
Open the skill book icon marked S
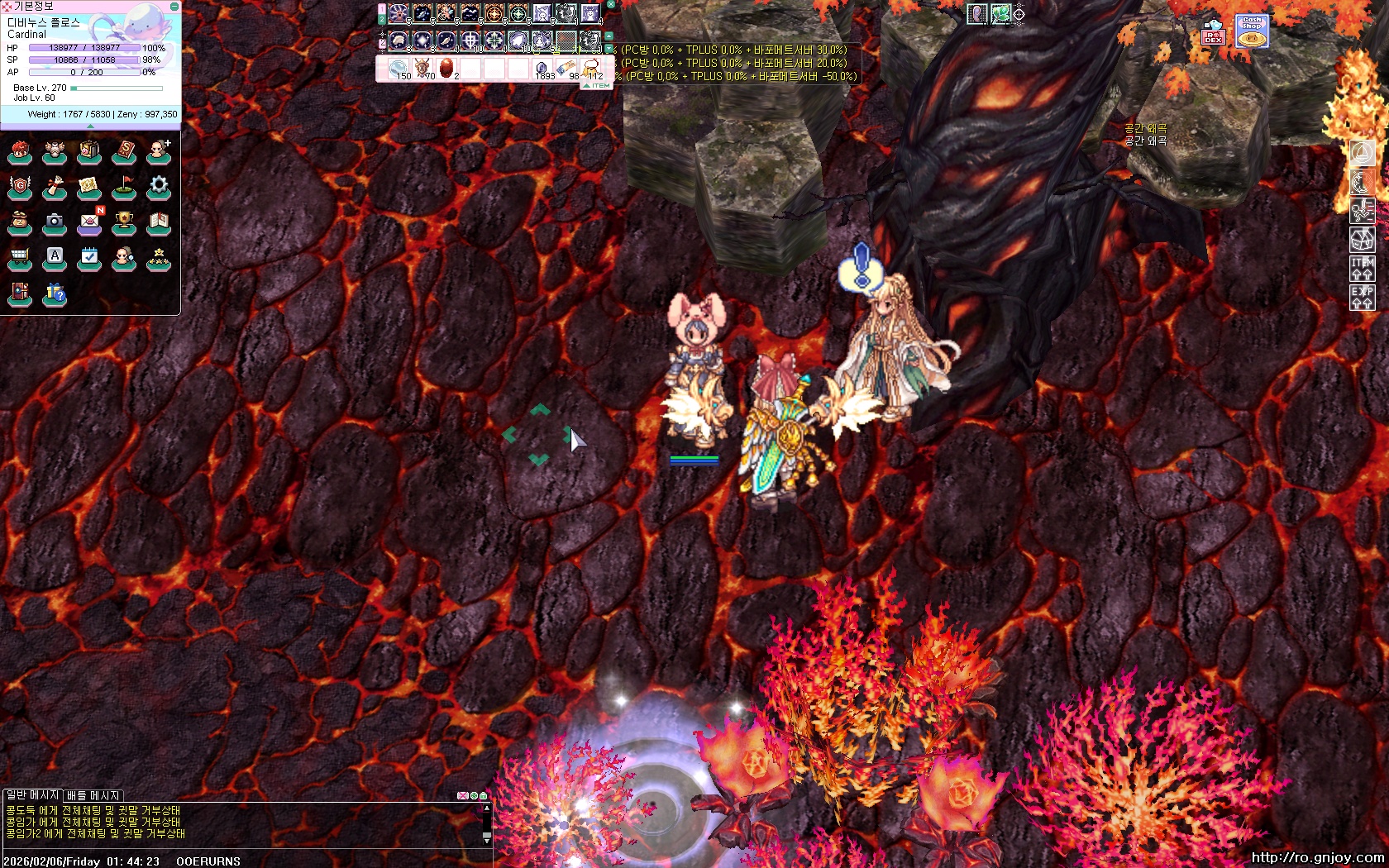(123, 151)
